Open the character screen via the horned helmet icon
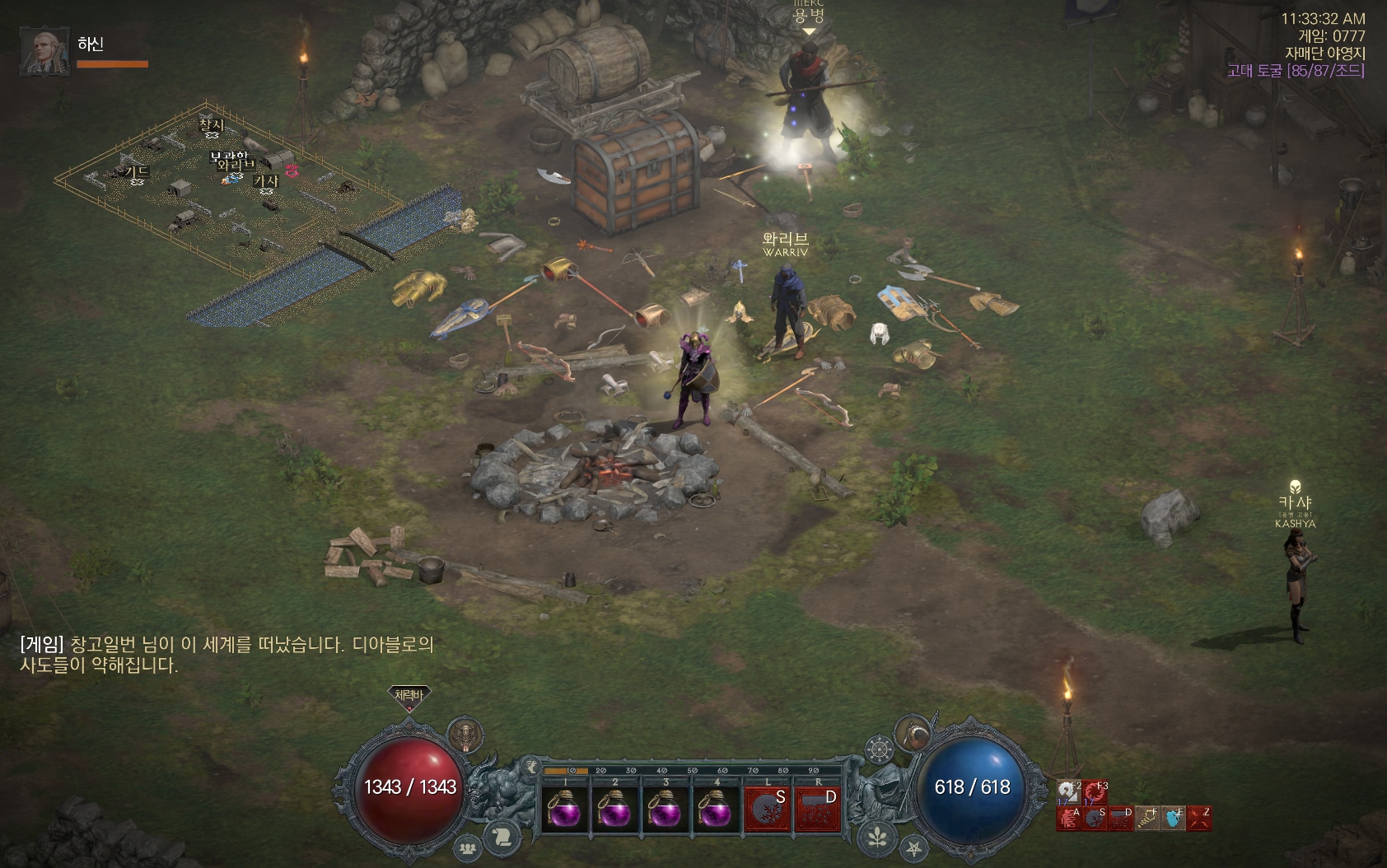 click(x=465, y=734)
